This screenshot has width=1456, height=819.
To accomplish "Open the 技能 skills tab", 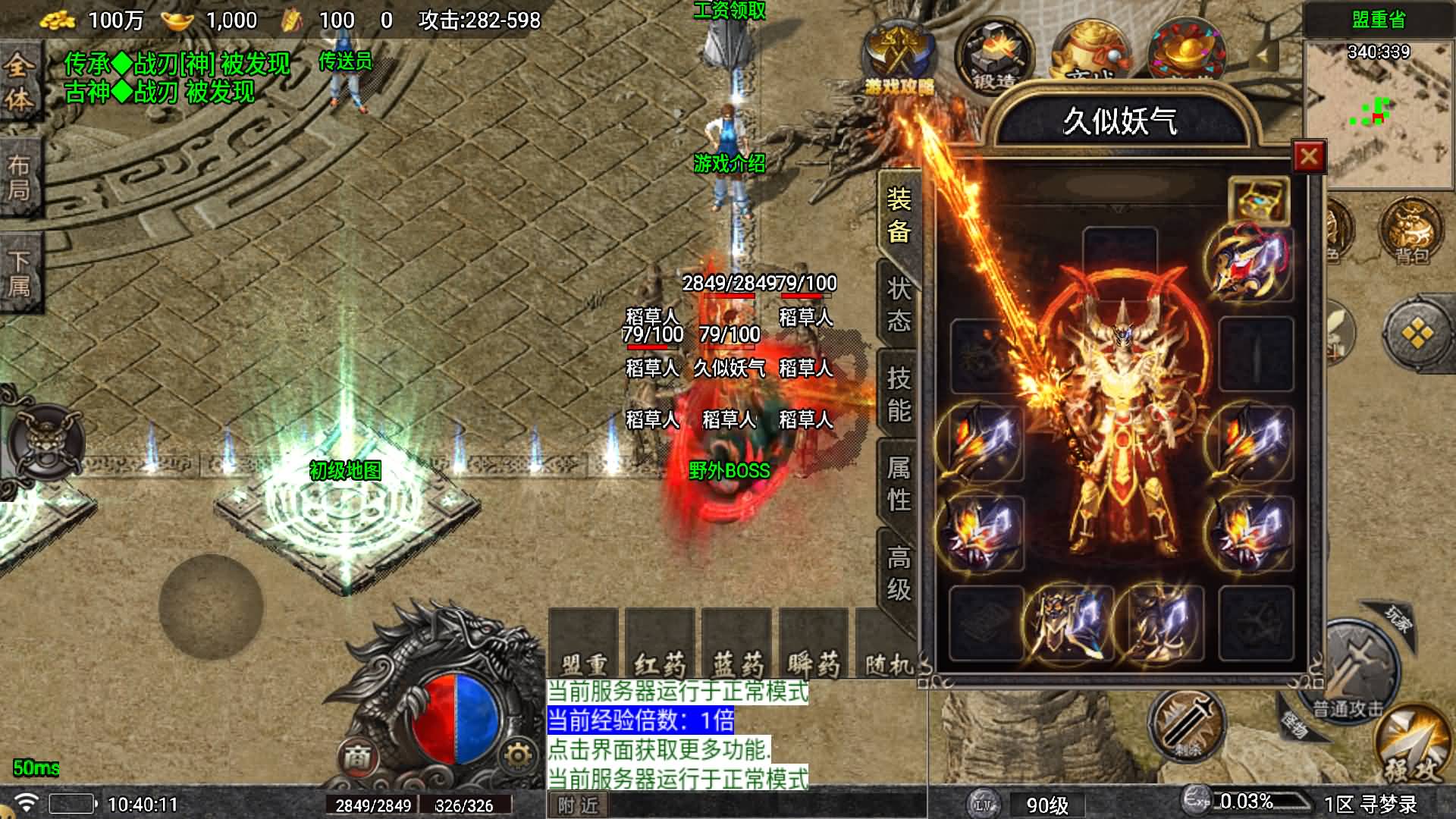I will pos(899,394).
